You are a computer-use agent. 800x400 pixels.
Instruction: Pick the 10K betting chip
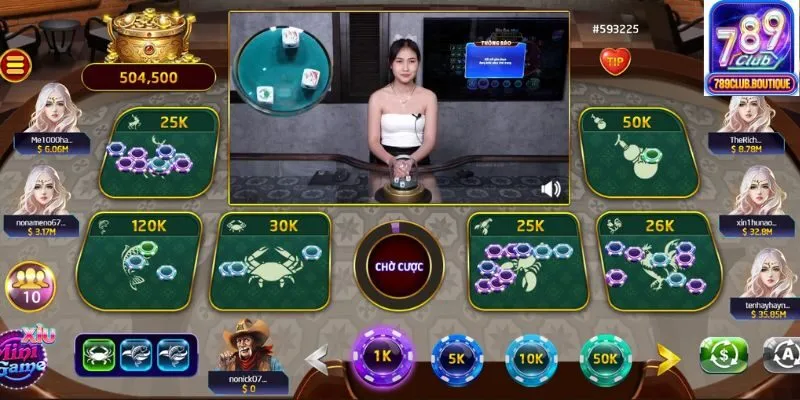pyautogui.click(x=531, y=358)
